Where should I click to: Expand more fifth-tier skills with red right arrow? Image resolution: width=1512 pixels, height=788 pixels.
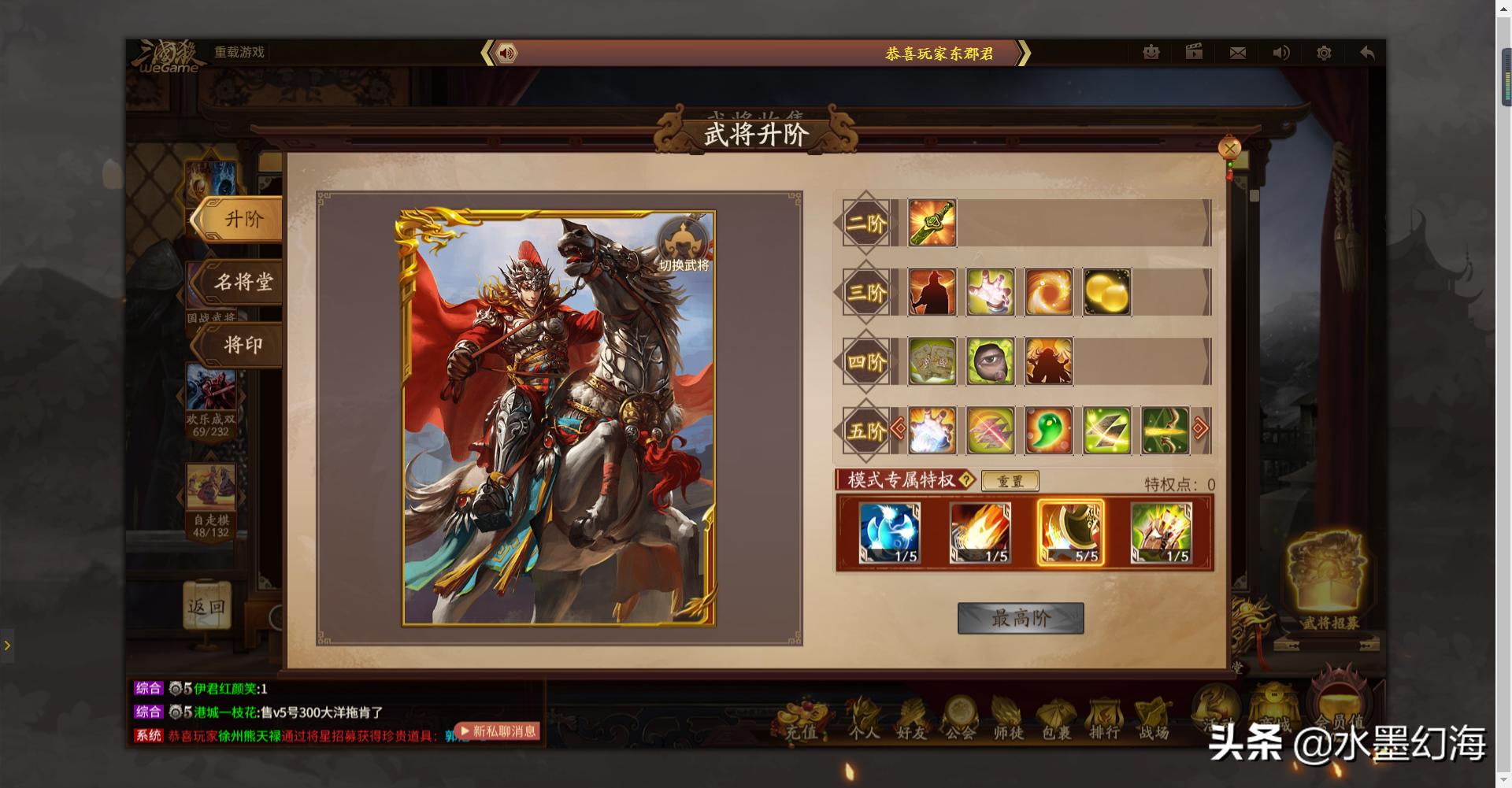[1199, 429]
